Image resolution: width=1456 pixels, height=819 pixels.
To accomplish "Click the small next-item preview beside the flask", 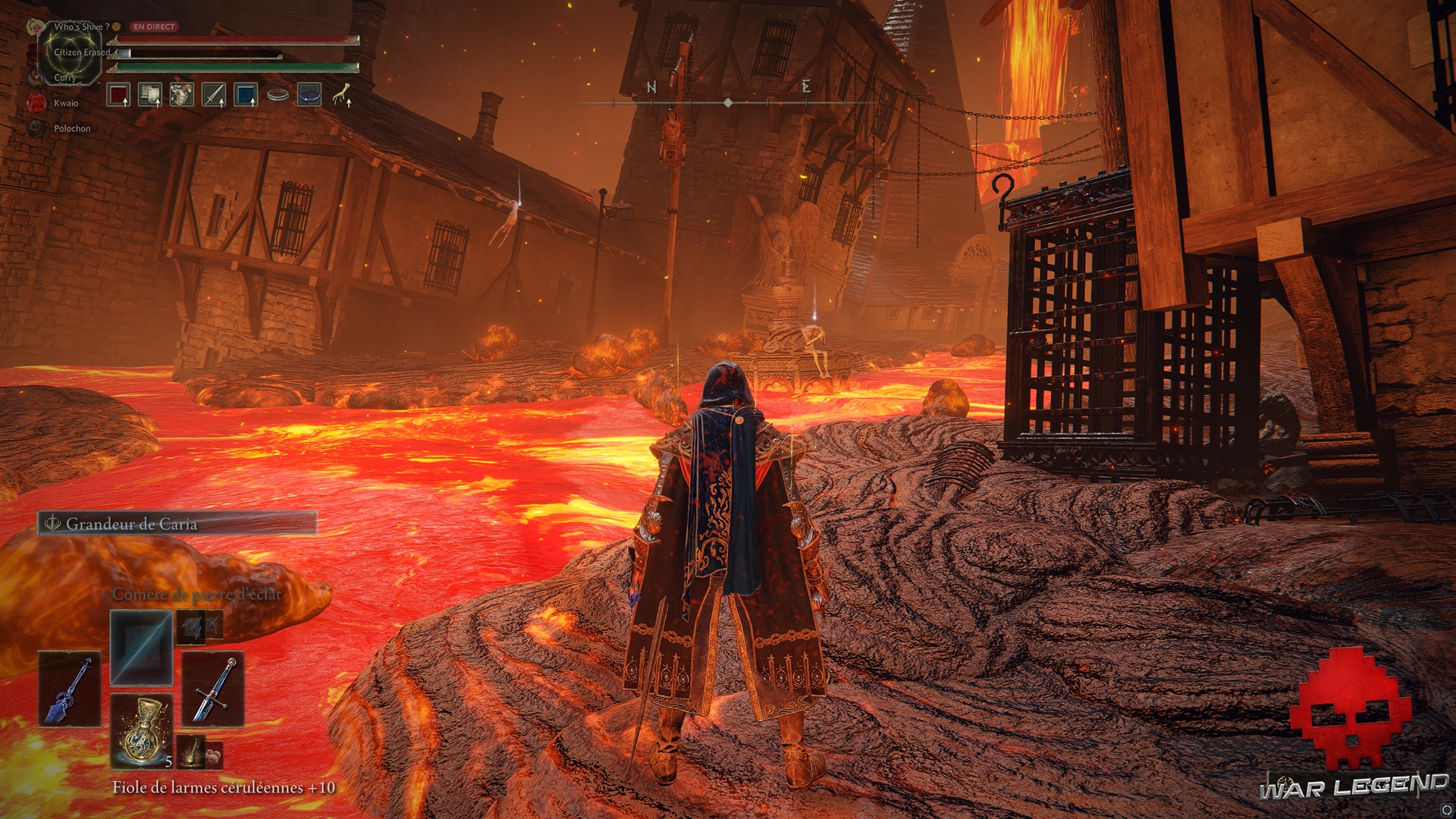I will pos(199,751).
